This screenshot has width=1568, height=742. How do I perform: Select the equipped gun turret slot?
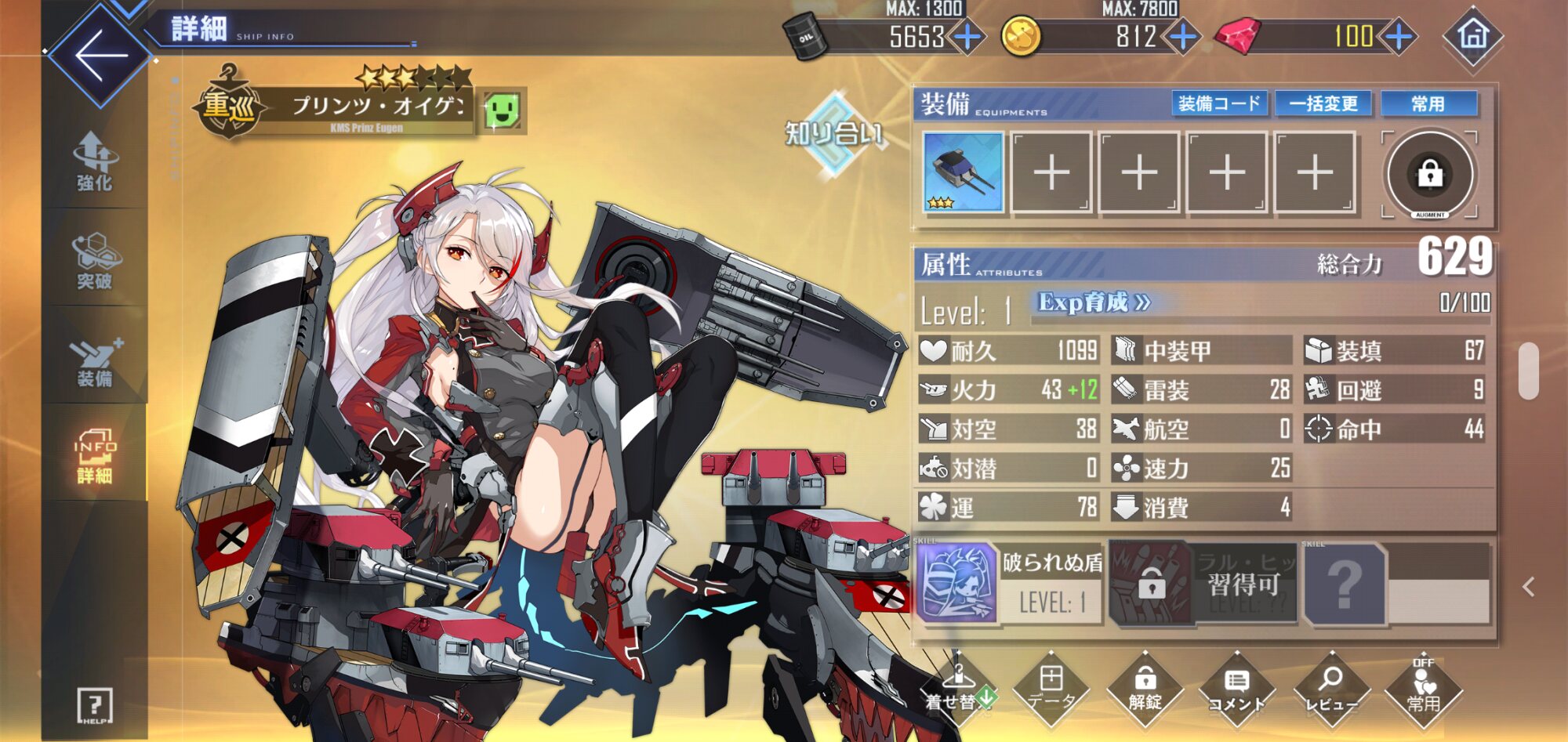coord(964,172)
